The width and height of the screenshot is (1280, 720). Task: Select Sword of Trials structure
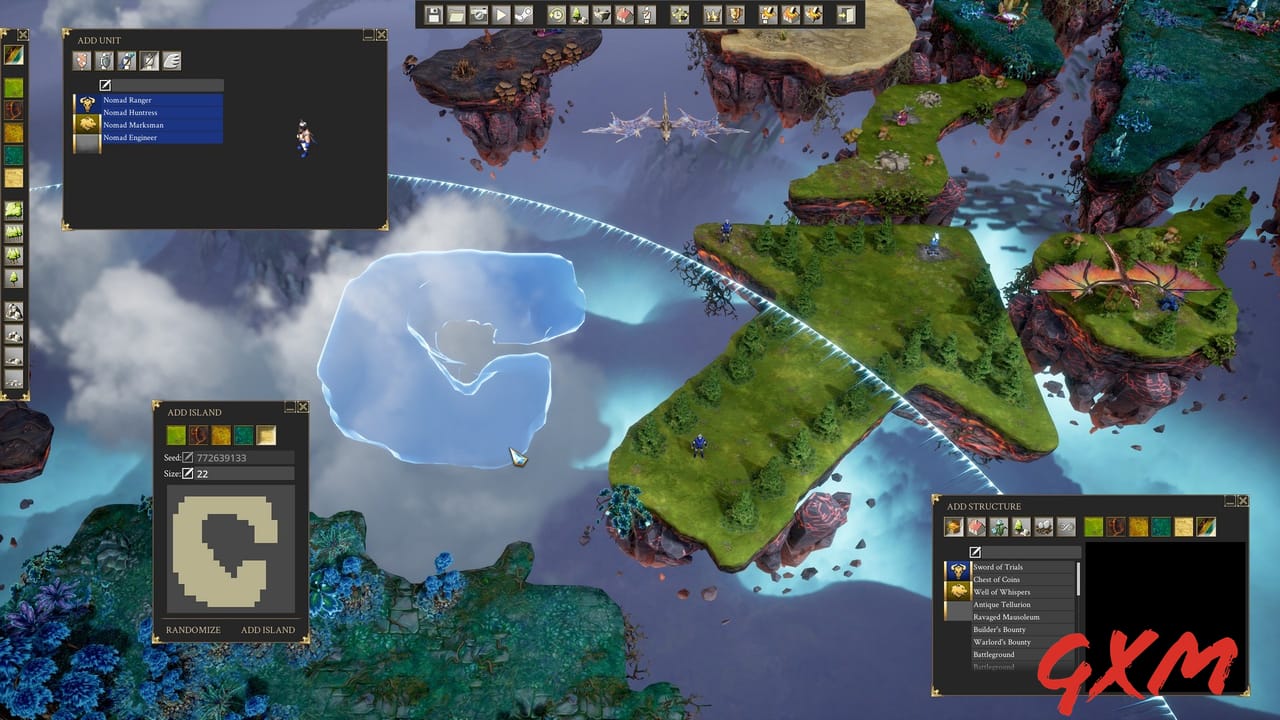(1000, 567)
